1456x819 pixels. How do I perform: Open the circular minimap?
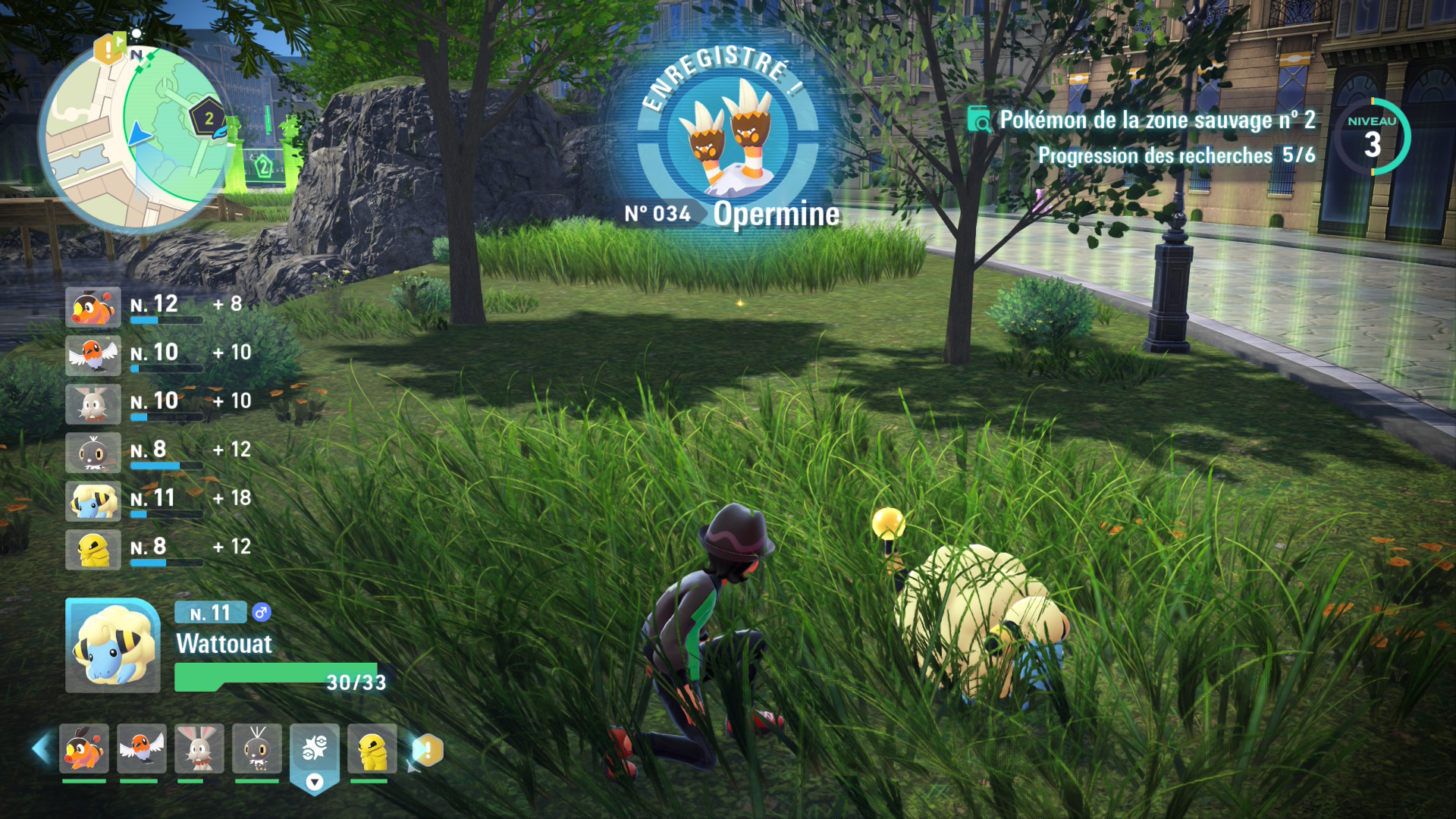coord(135,139)
